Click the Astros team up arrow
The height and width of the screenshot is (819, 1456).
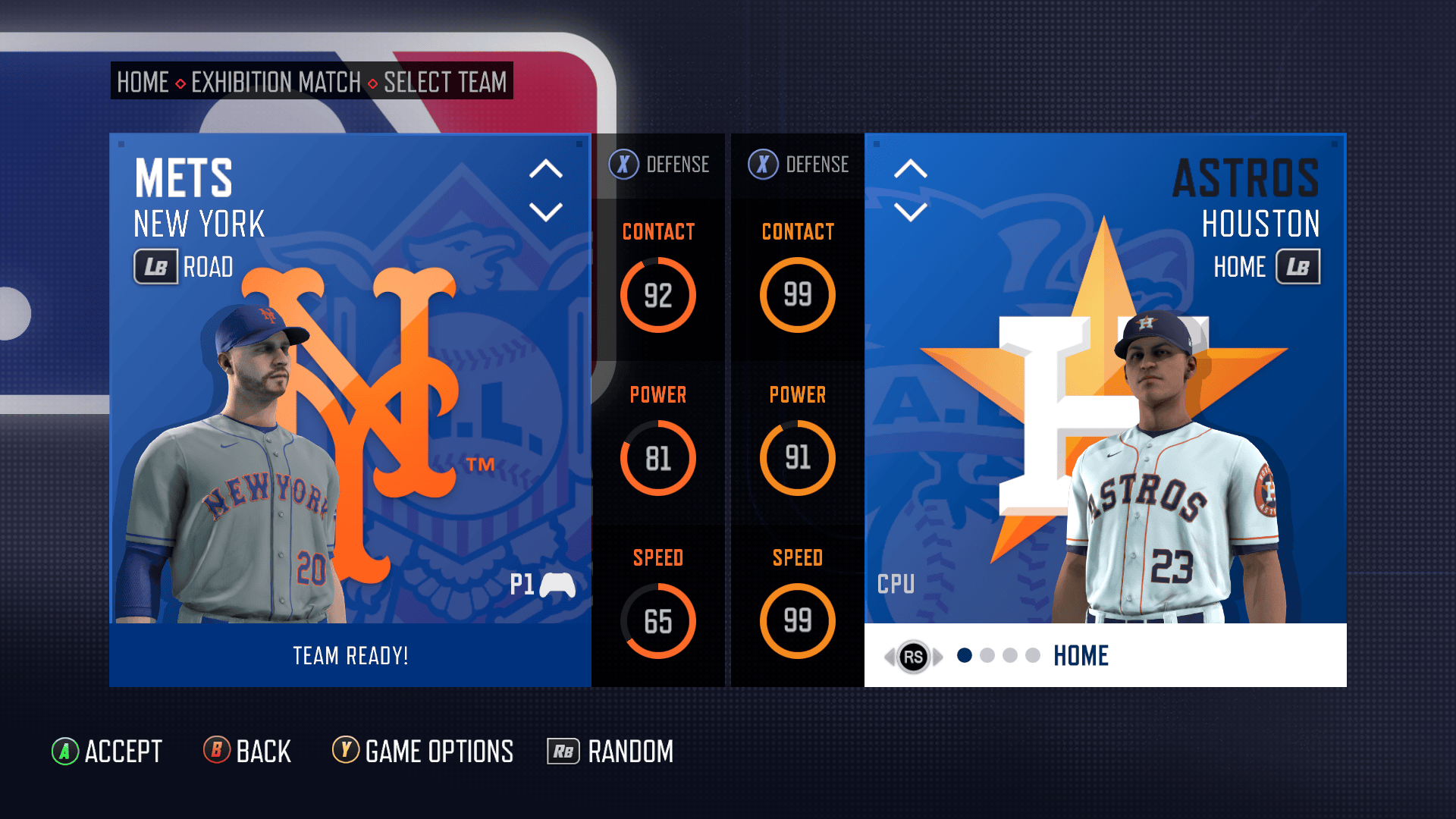[910, 169]
